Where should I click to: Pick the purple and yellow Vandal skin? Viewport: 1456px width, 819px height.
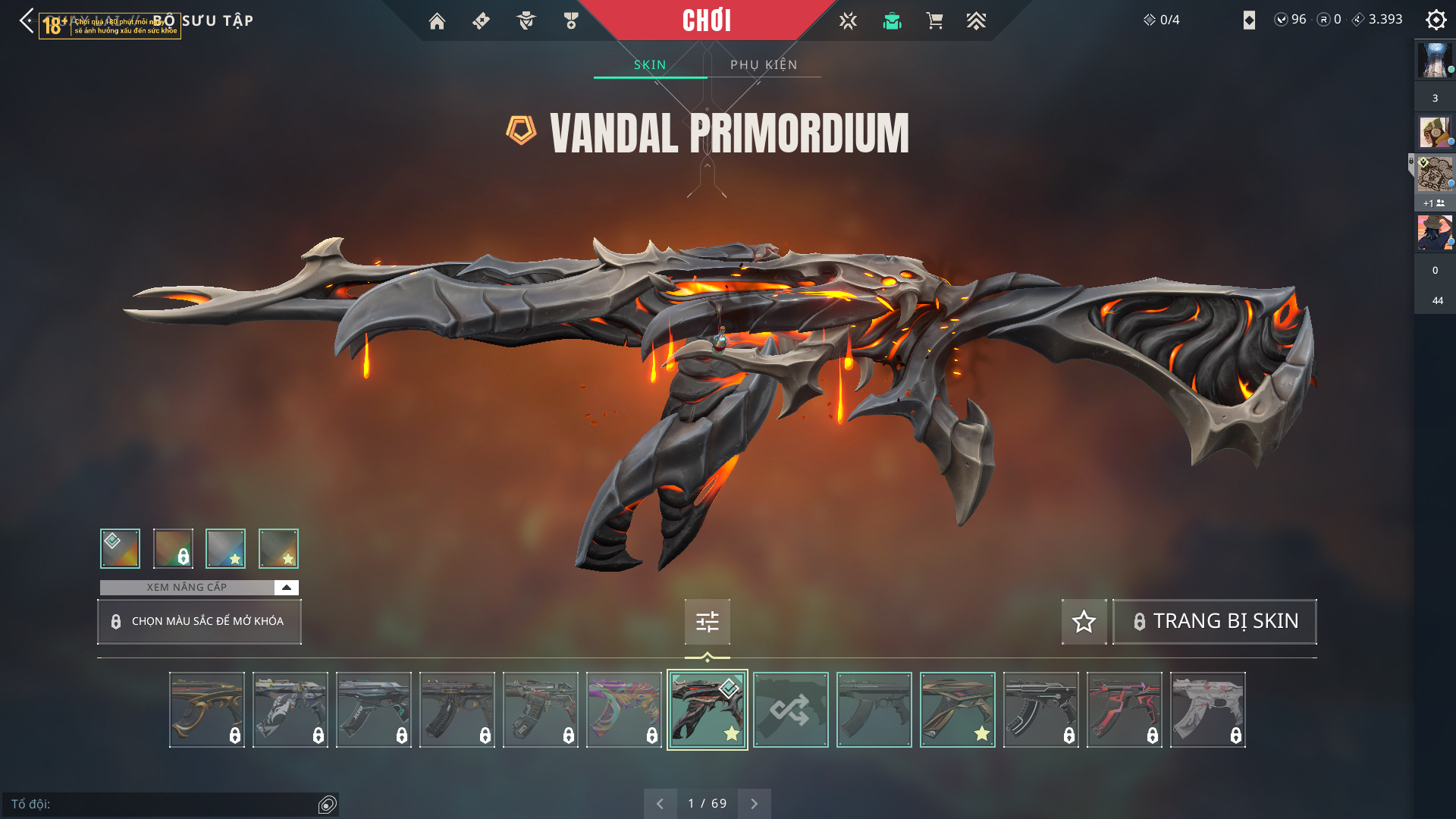tap(624, 710)
